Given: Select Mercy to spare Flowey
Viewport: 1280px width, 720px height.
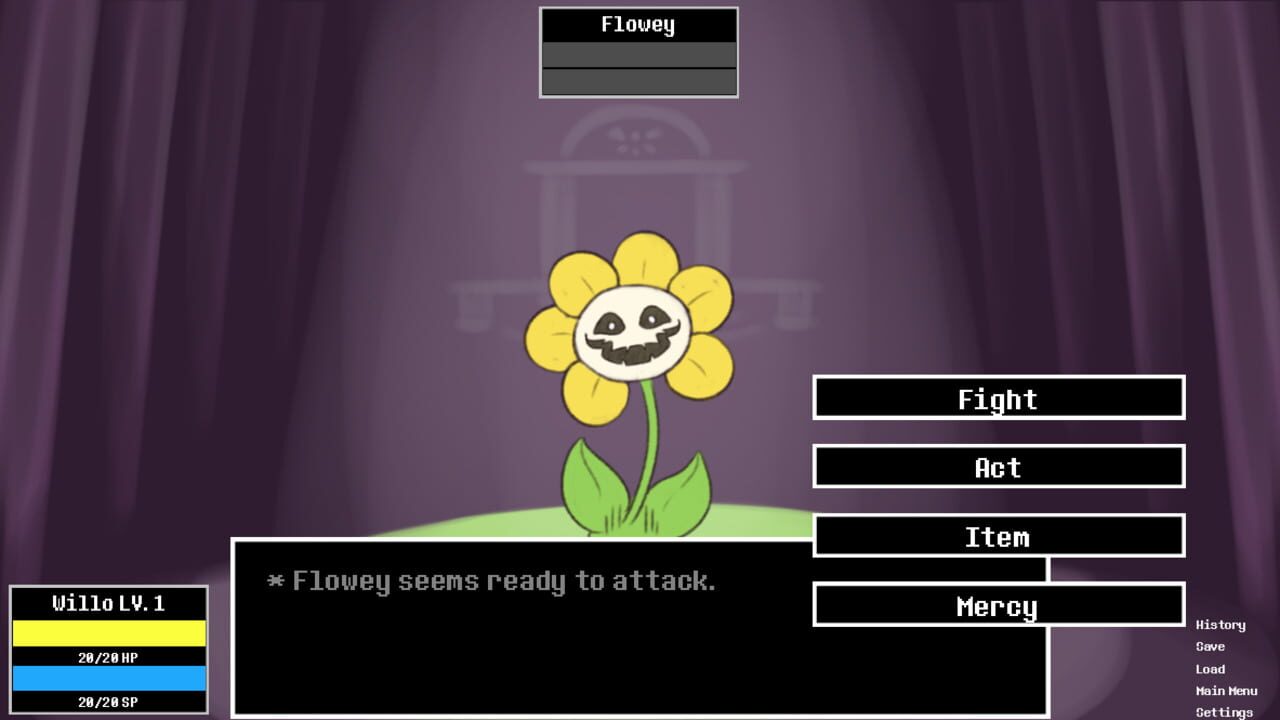Looking at the screenshot, I should (997, 605).
